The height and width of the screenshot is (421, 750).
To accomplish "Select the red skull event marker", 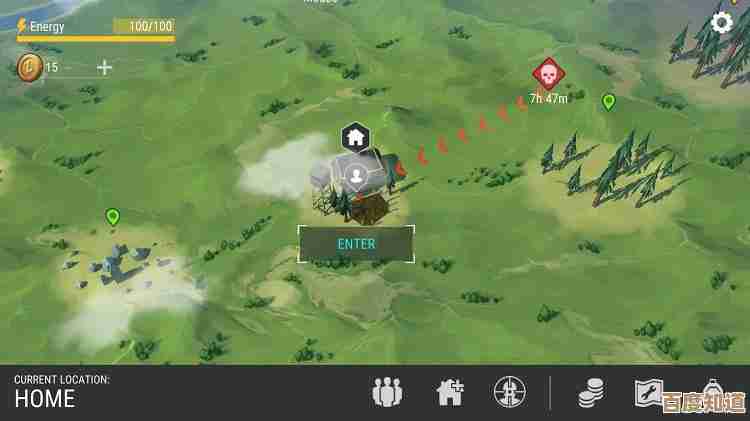I will pos(545,73).
